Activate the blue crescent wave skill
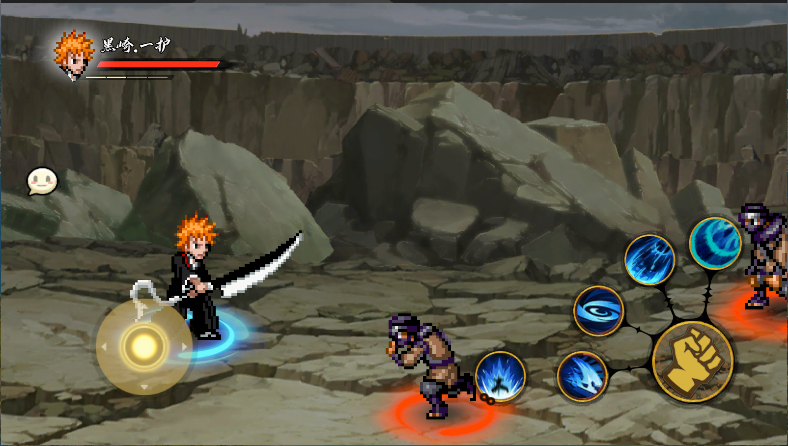The image size is (788, 446). [x=715, y=243]
